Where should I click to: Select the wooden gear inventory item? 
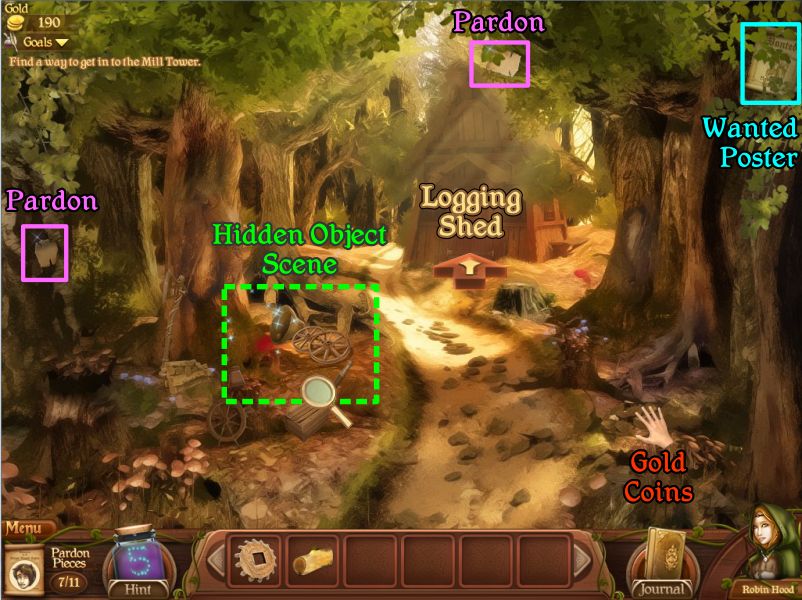point(254,562)
